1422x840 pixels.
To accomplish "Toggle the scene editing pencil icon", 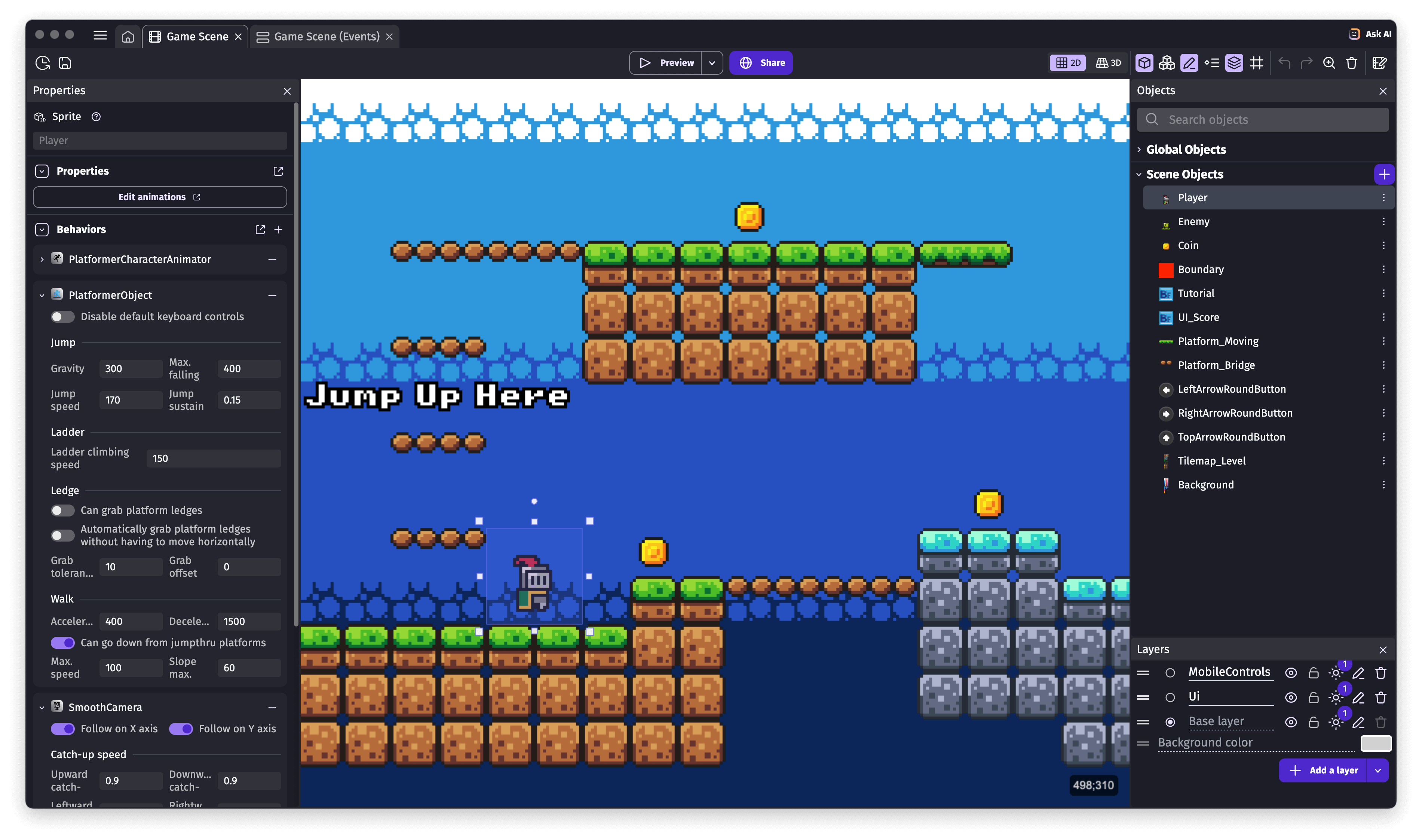I will [x=1189, y=63].
